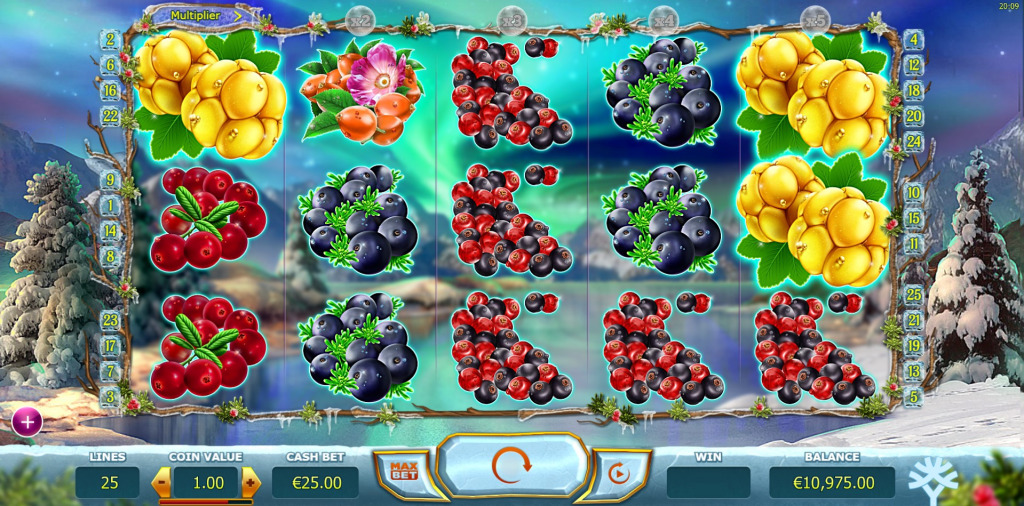The image size is (1024, 506).
Task: Highlight payline 25 marker
Action: coord(913,295)
